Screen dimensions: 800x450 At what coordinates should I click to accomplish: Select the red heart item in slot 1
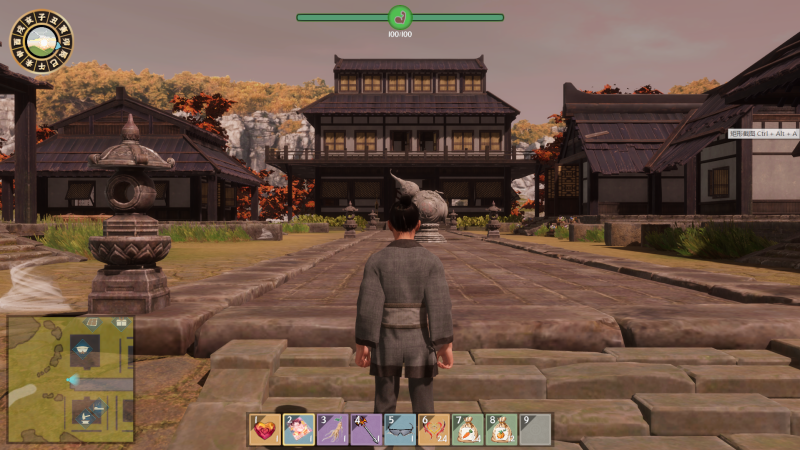[265, 430]
